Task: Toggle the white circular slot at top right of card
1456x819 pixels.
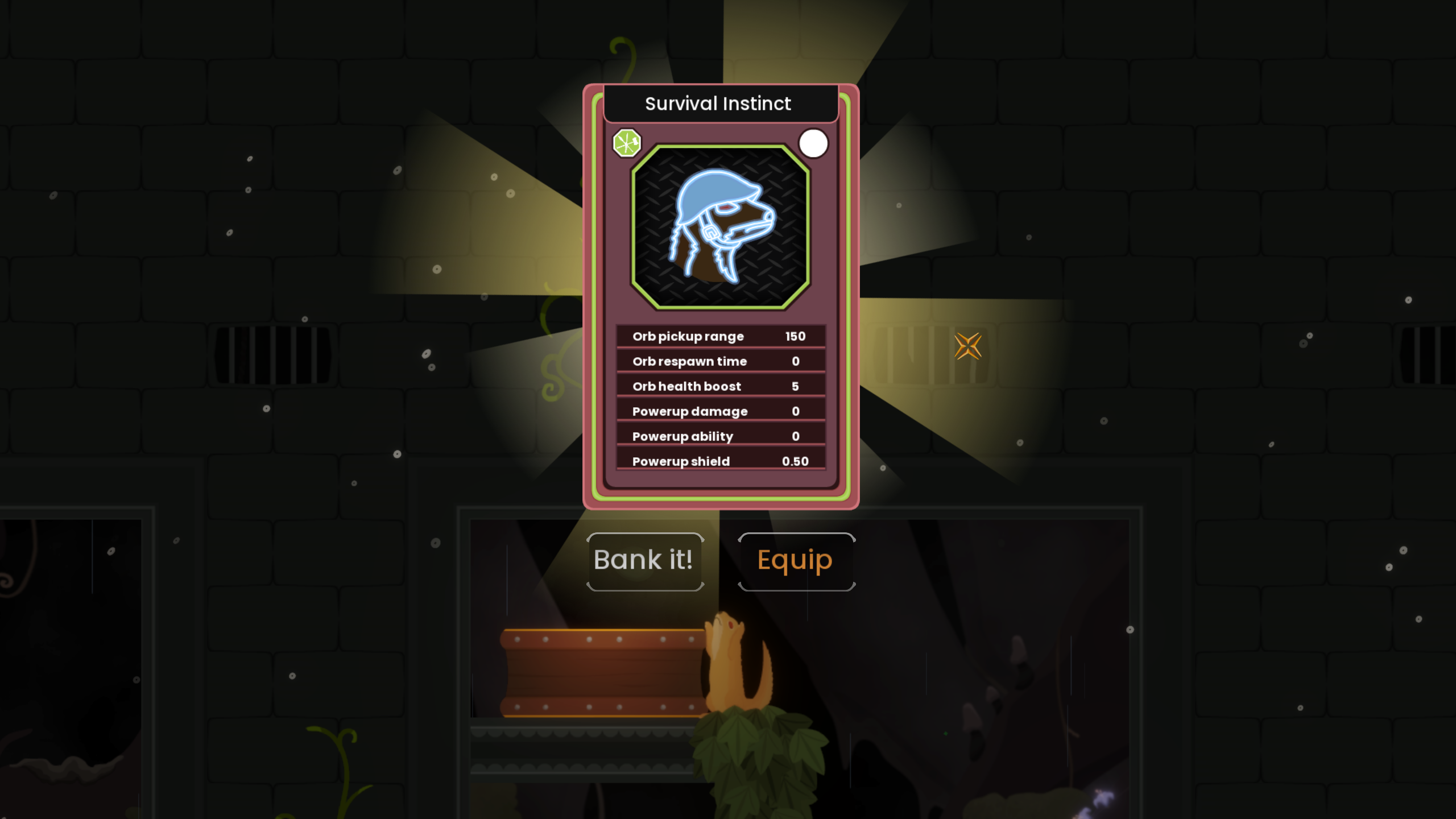Action: tap(813, 143)
